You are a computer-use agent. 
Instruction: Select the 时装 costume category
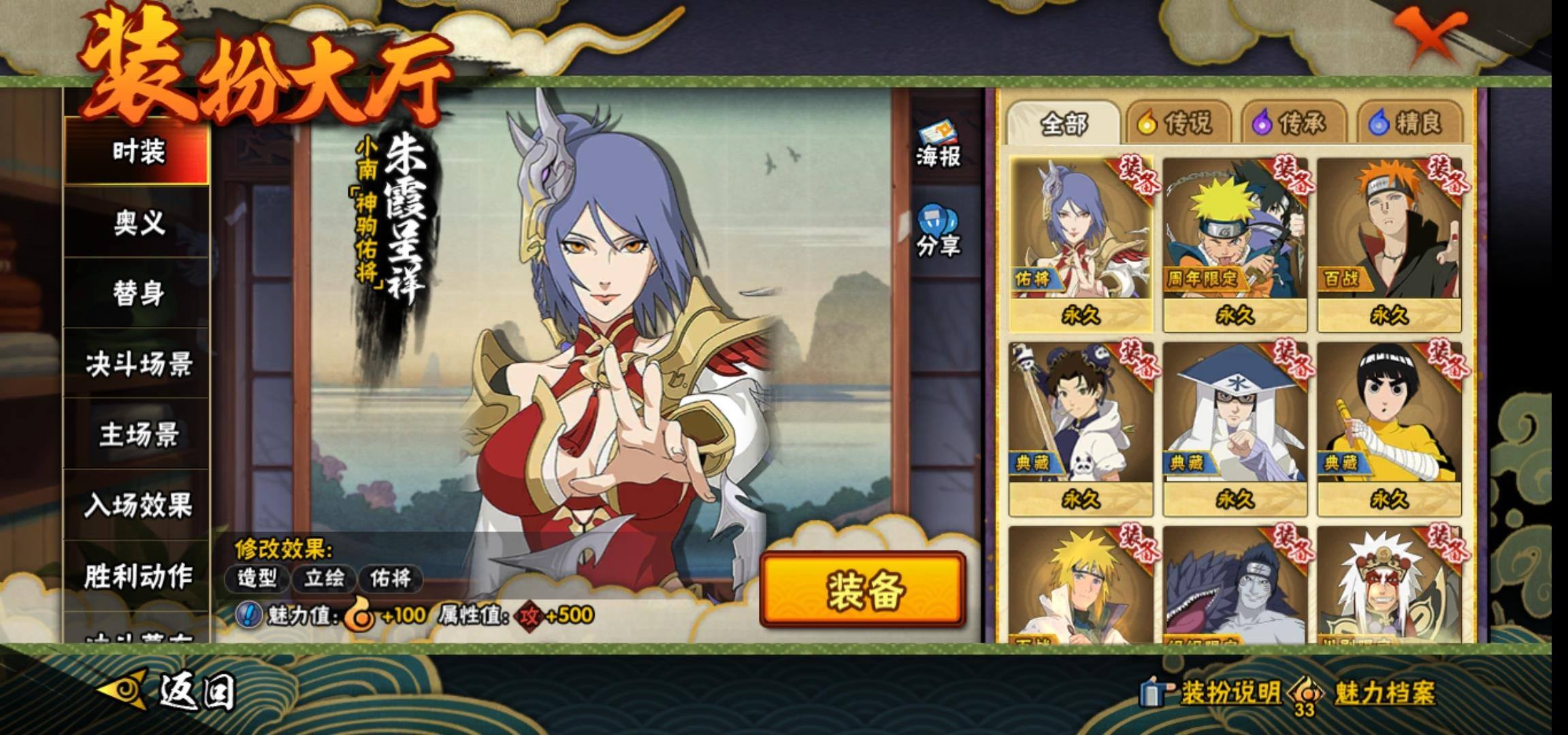coord(137,151)
